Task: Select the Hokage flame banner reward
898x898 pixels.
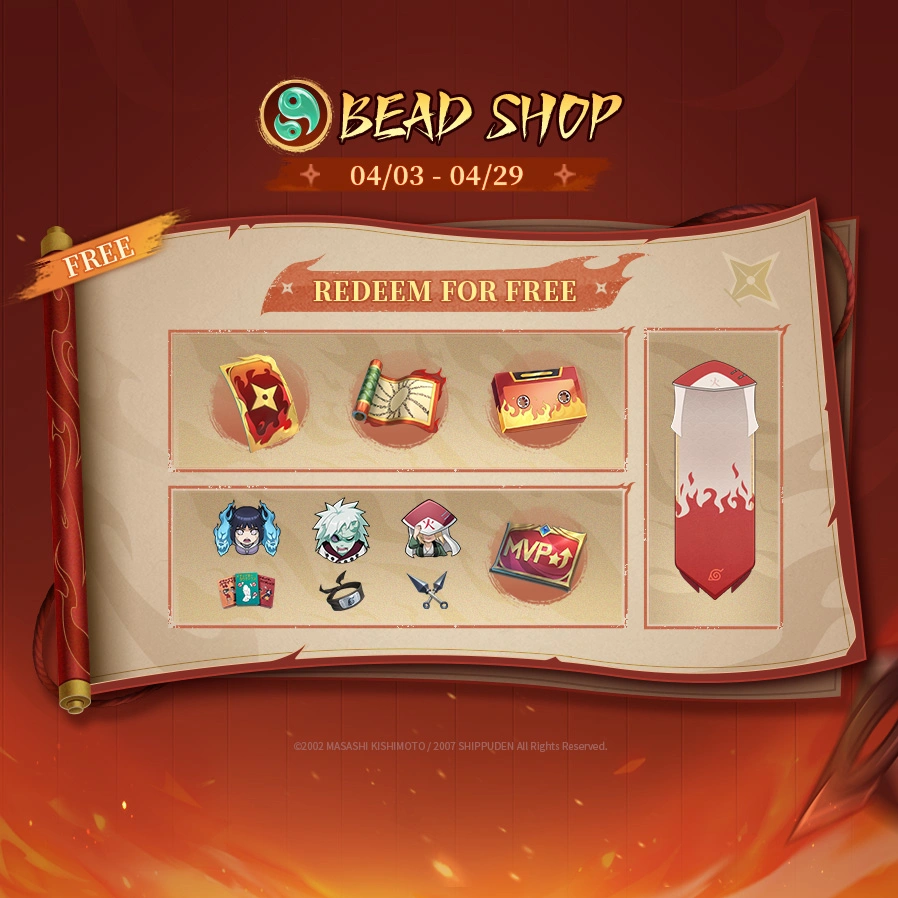Action: [x=712, y=478]
